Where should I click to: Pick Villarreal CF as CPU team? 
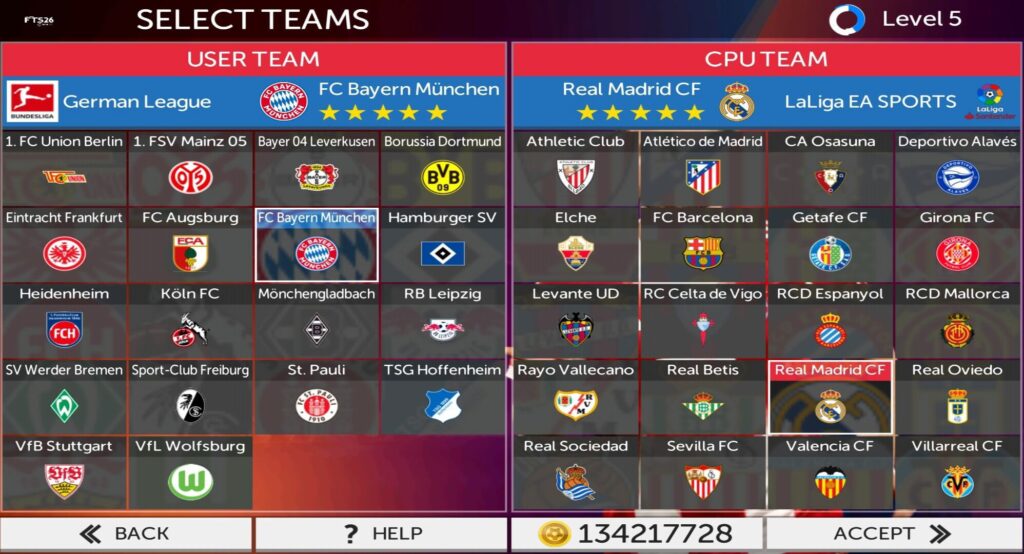click(x=957, y=472)
